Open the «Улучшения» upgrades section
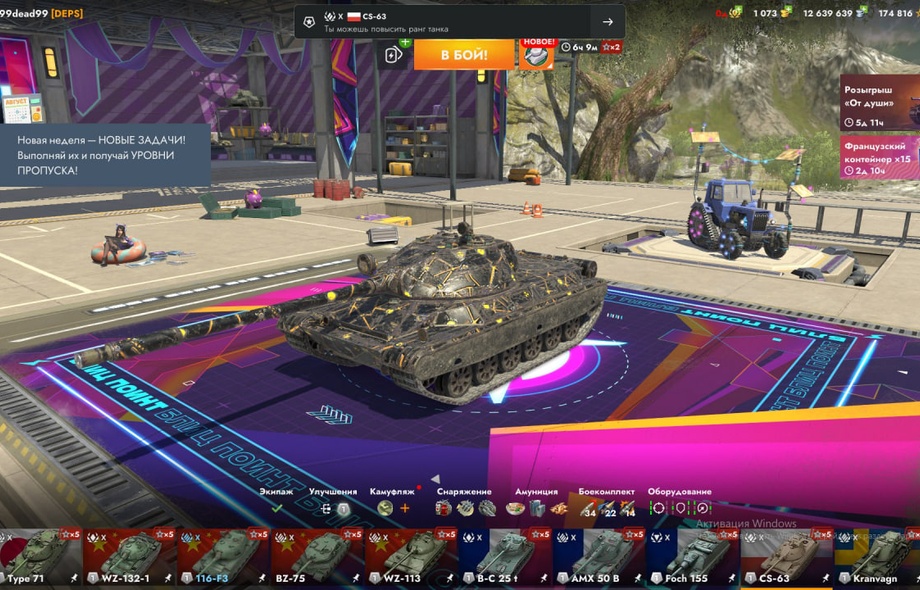 point(333,508)
